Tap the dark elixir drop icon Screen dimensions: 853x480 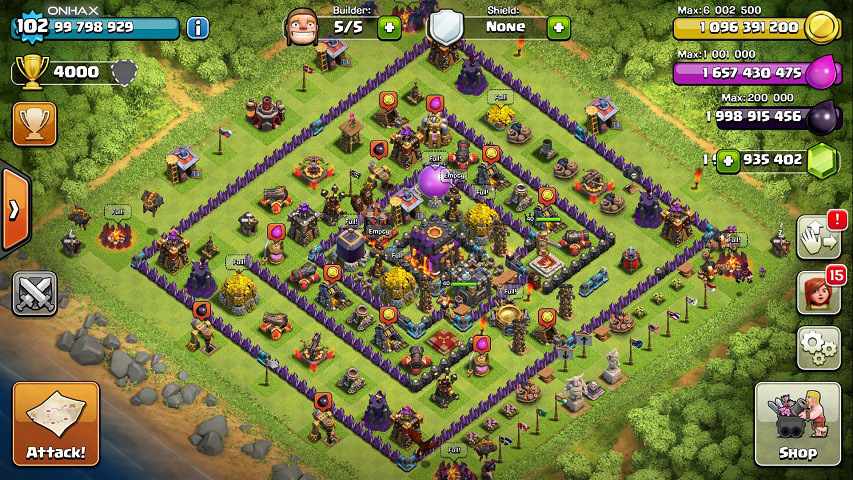(822, 116)
